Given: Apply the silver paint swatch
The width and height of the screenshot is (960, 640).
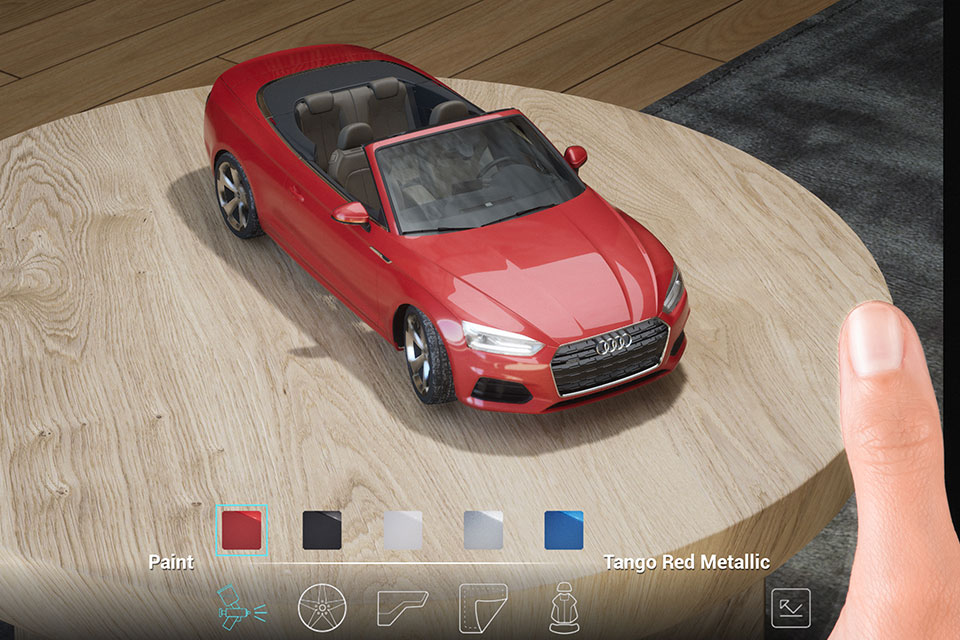Looking at the screenshot, I should click(483, 530).
